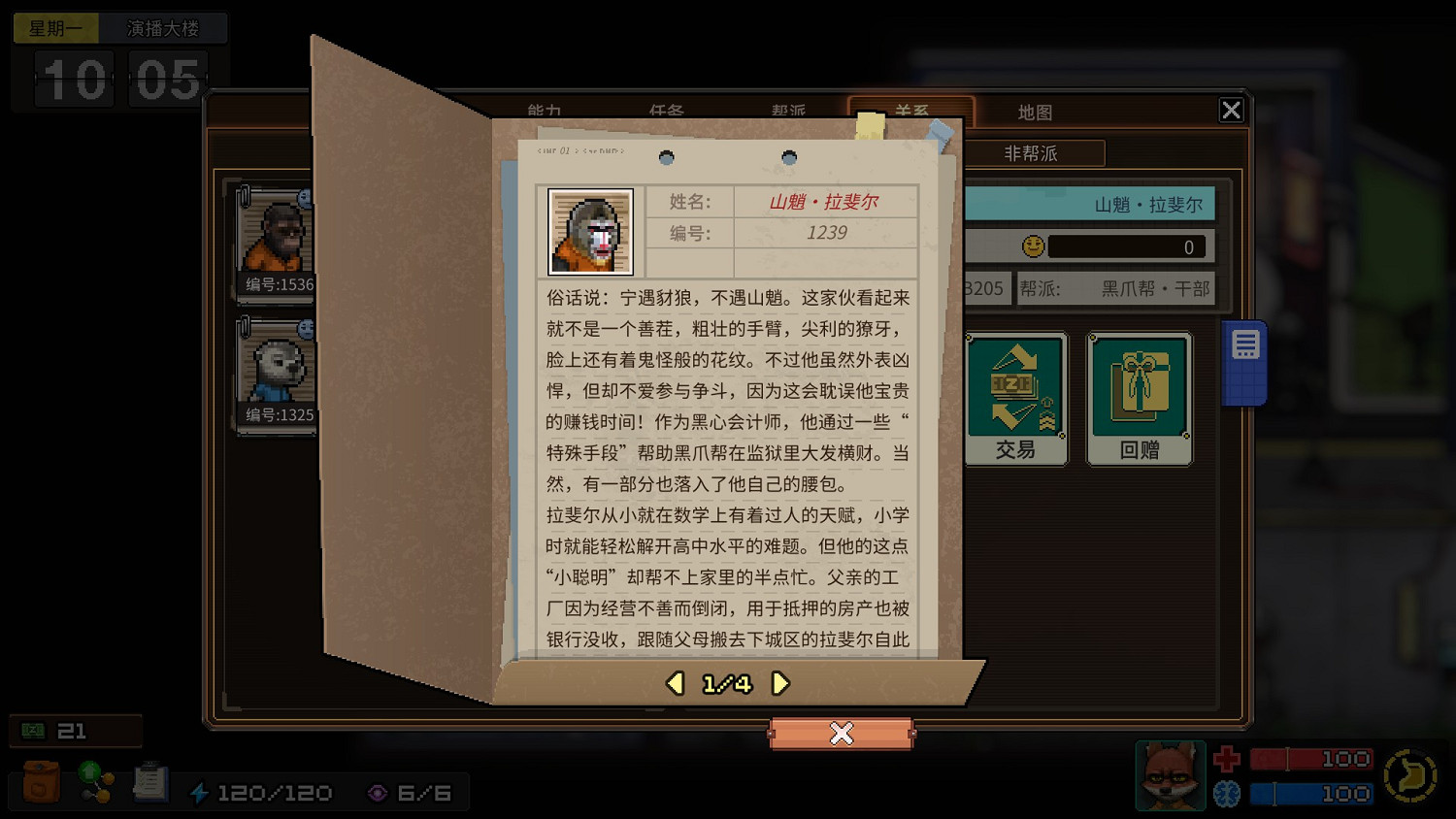
Task: Click the red cross health icon
Action: pyautogui.click(x=1225, y=759)
